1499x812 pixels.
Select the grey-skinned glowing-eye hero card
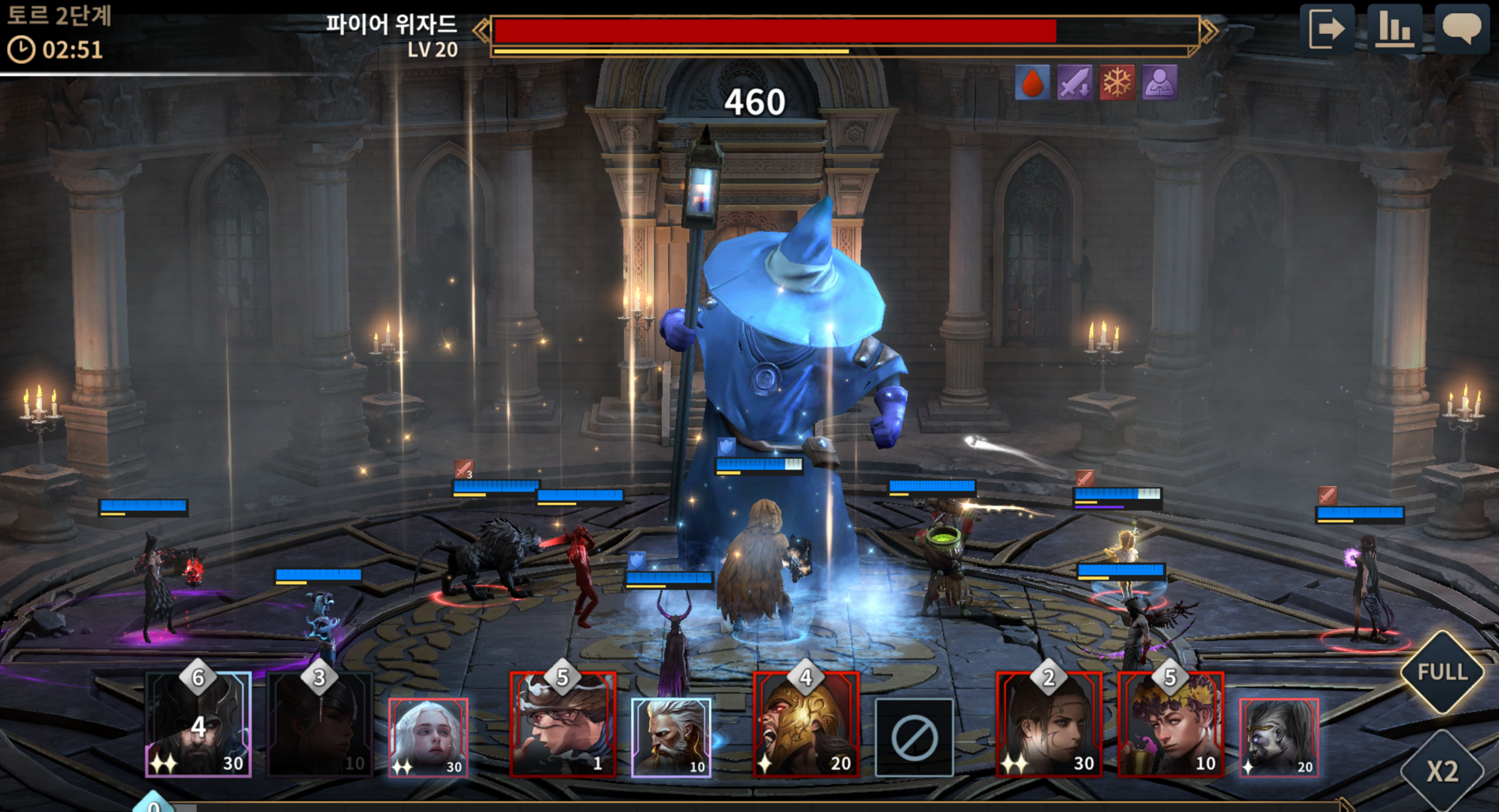pos(1279,737)
